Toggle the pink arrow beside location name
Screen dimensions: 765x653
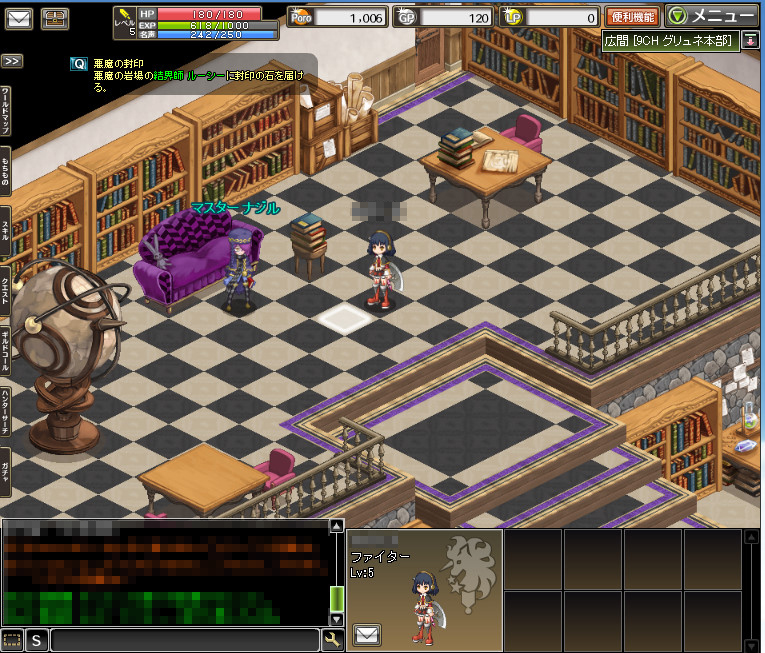pyautogui.click(x=750, y=40)
